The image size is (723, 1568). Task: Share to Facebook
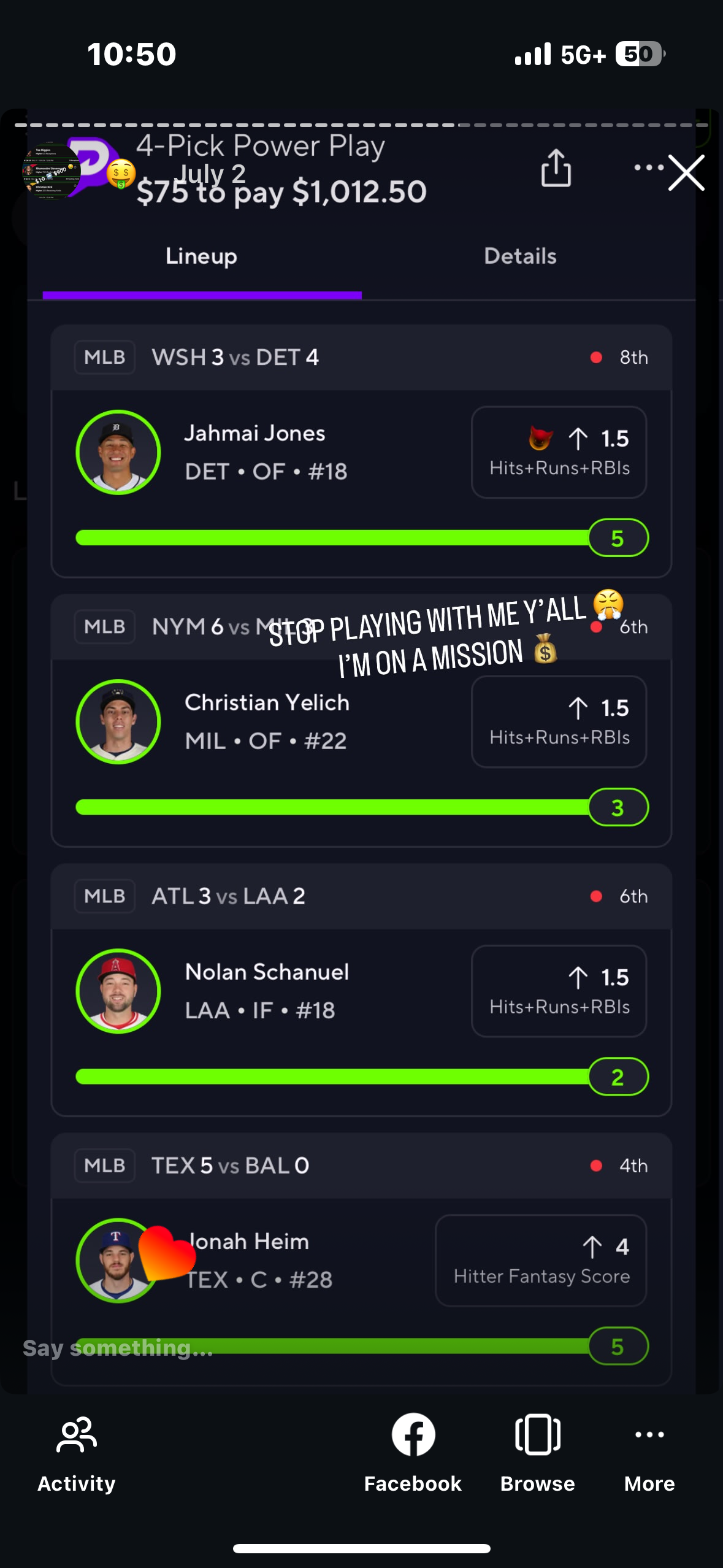pyautogui.click(x=413, y=1451)
